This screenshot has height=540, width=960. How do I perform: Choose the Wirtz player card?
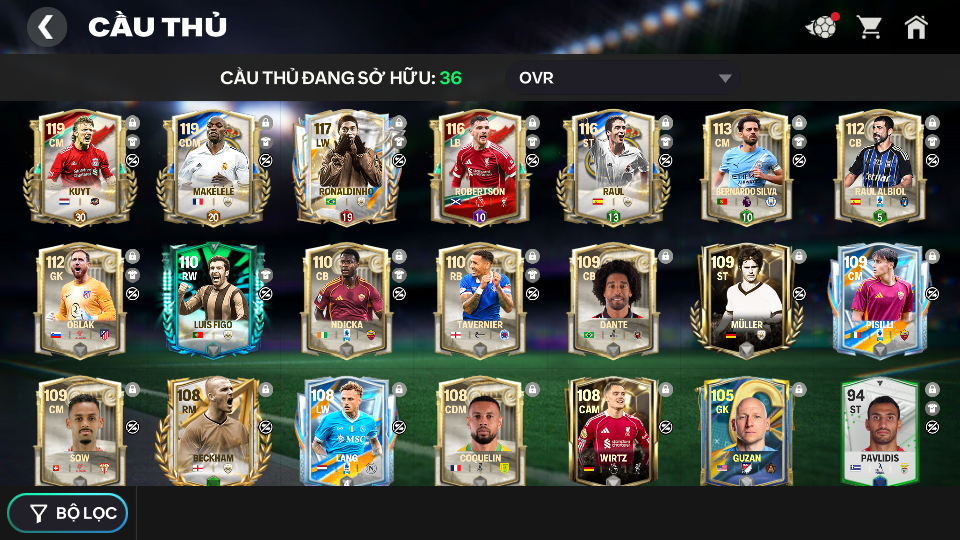tap(613, 432)
